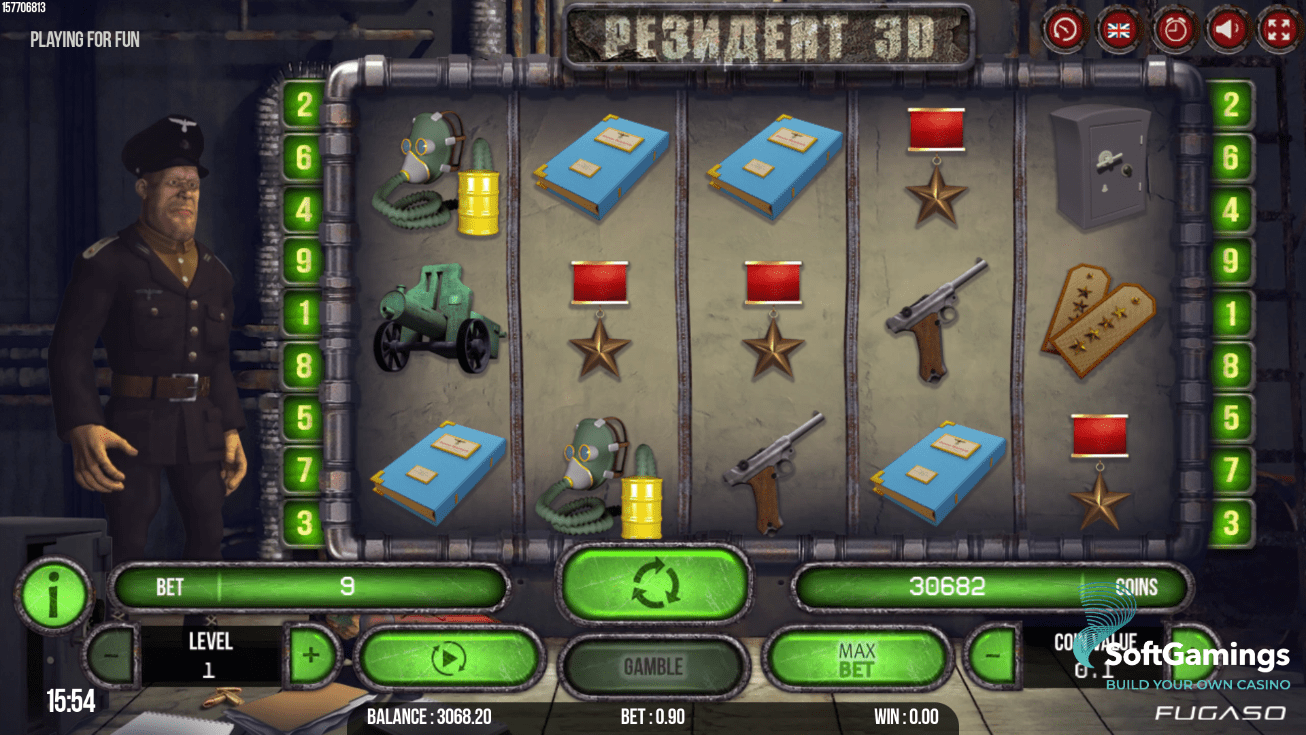Start autoplay with the play-arrow button
The height and width of the screenshot is (735, 1306).
(x=449, y=658)
